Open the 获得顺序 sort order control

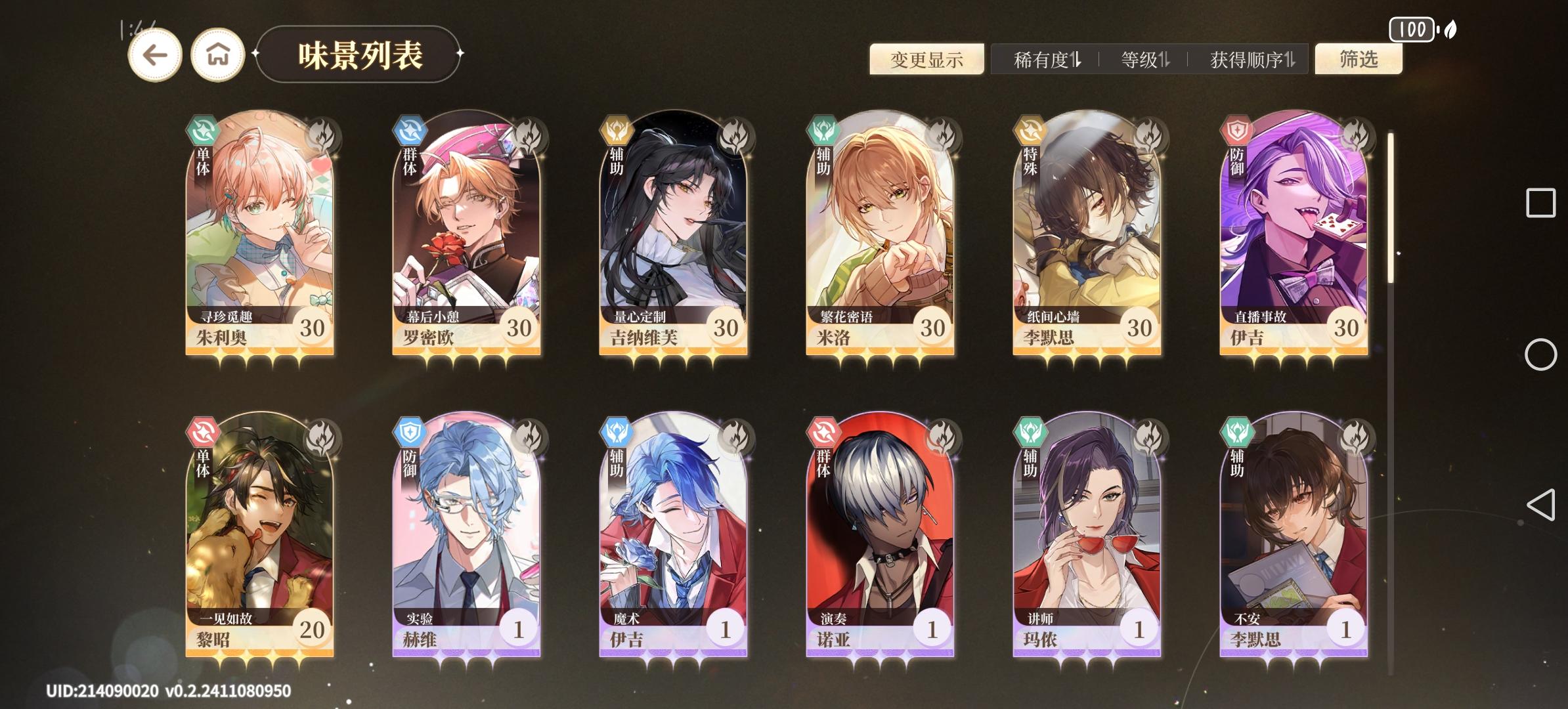[1248, 59]
